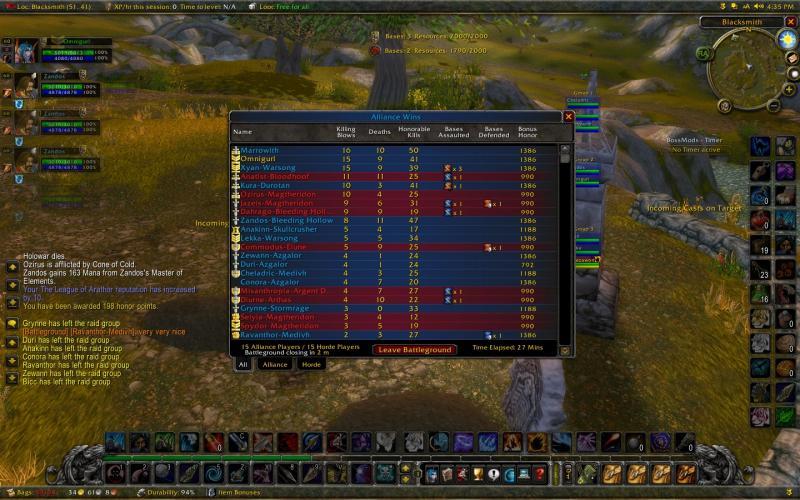Close the Alliance Wins scoreboard
Viewport: 800px width, 500px height.
(x=568, y=117)
